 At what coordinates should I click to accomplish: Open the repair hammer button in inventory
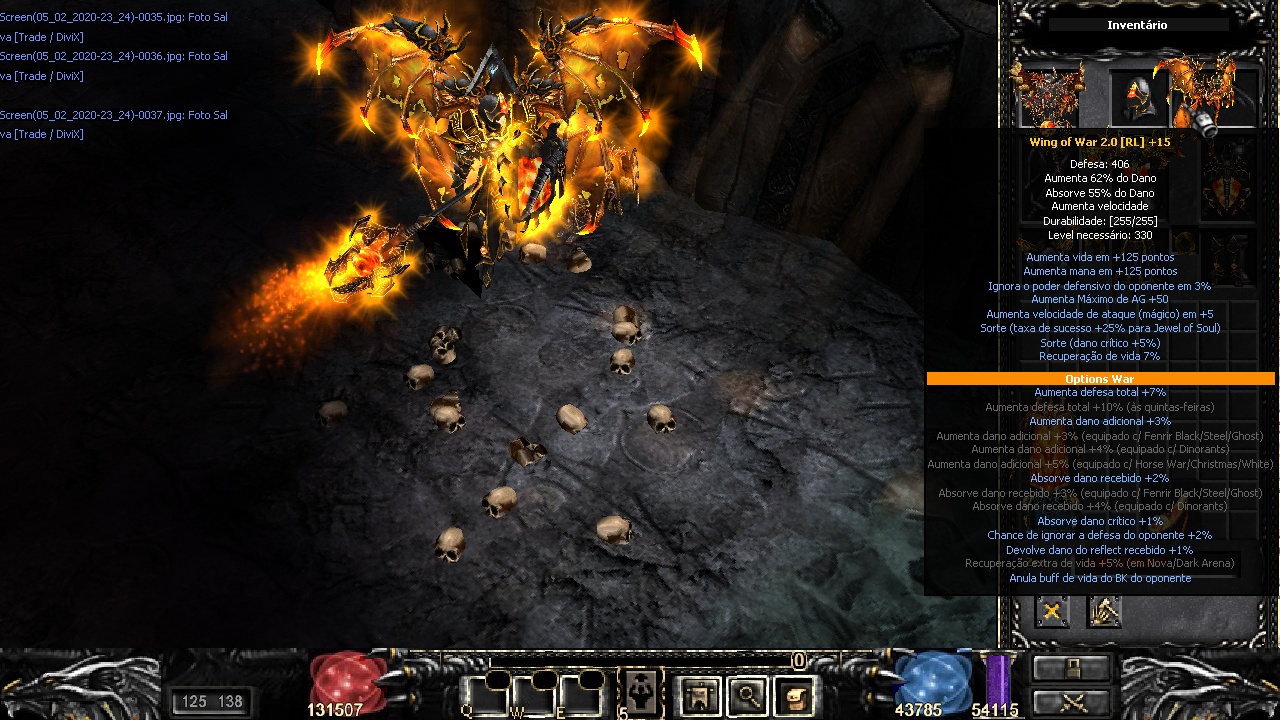pyautogui.click(x=1104, y=611)
